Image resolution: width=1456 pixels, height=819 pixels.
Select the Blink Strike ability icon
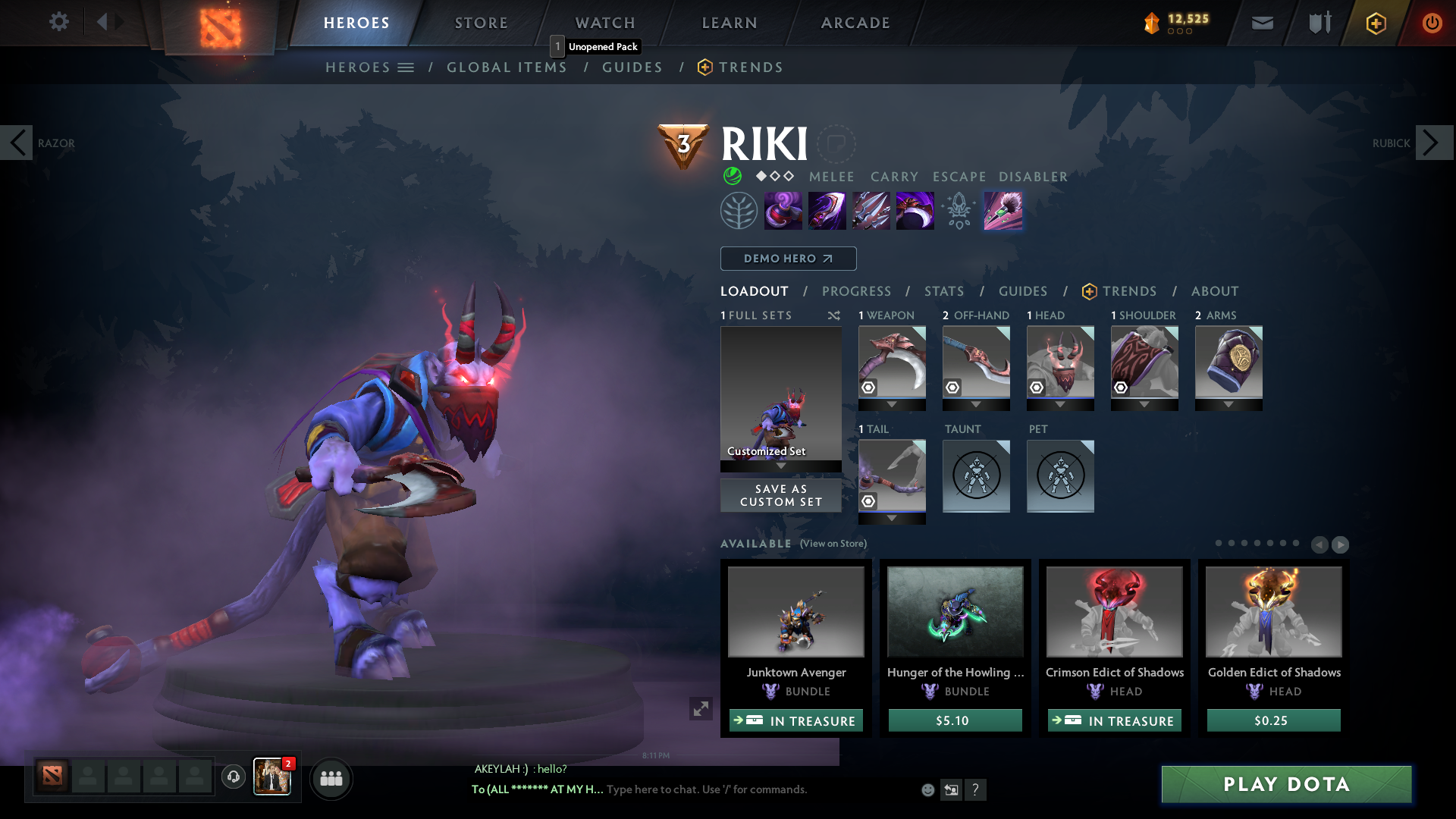click(x=827, y=210)
